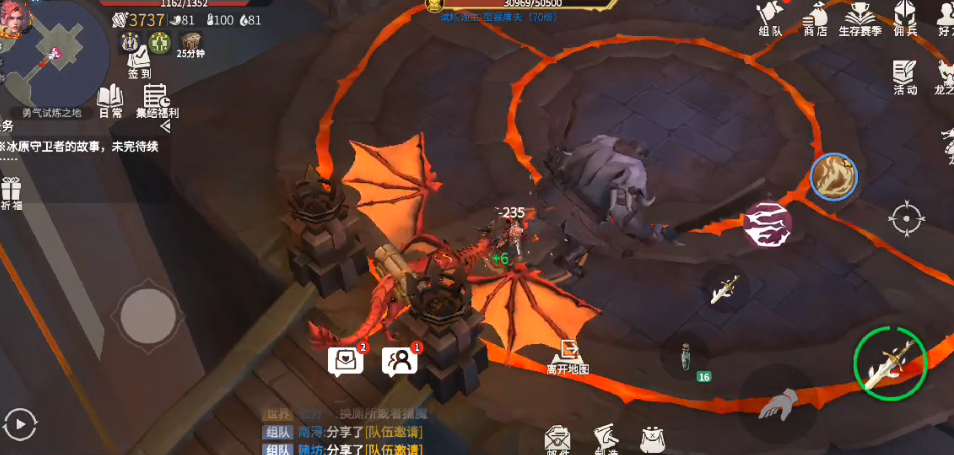This screenshot has height=455, width=954.
Task: Activate the flame skill with blue ring
Action: coord(833,177)
